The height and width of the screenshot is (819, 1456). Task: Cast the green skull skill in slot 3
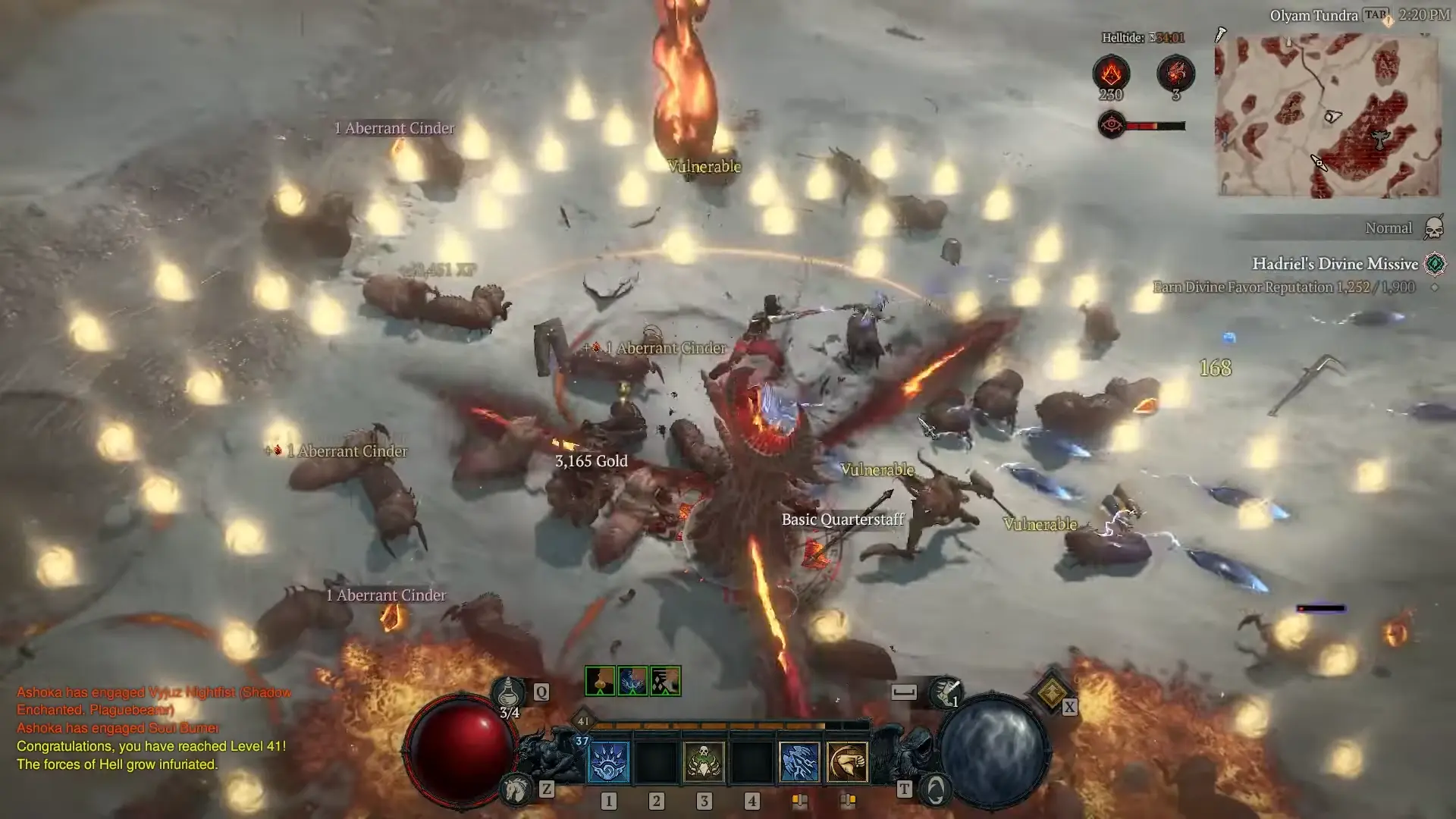704,761
